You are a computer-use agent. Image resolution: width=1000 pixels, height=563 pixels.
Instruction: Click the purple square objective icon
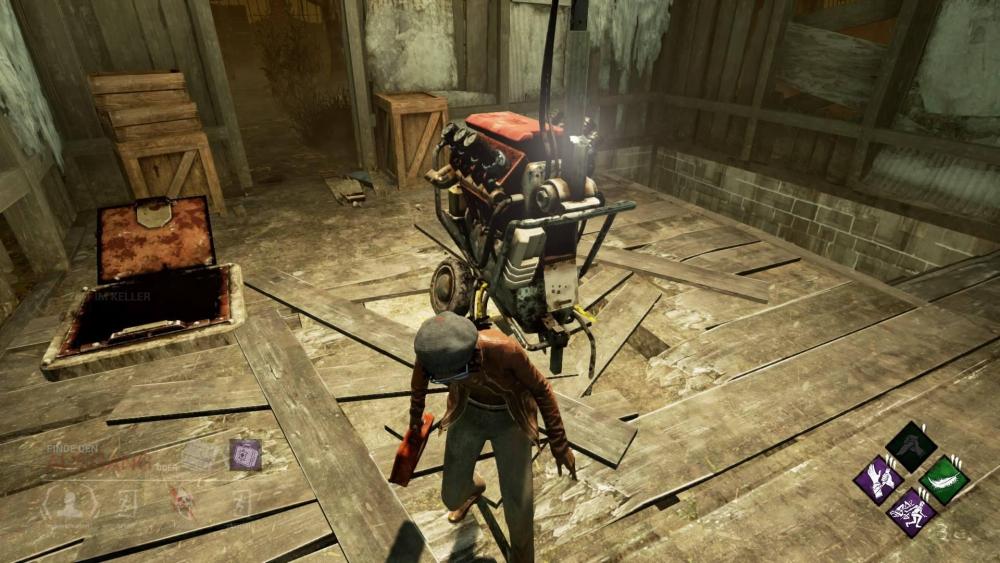coord(245,455)
